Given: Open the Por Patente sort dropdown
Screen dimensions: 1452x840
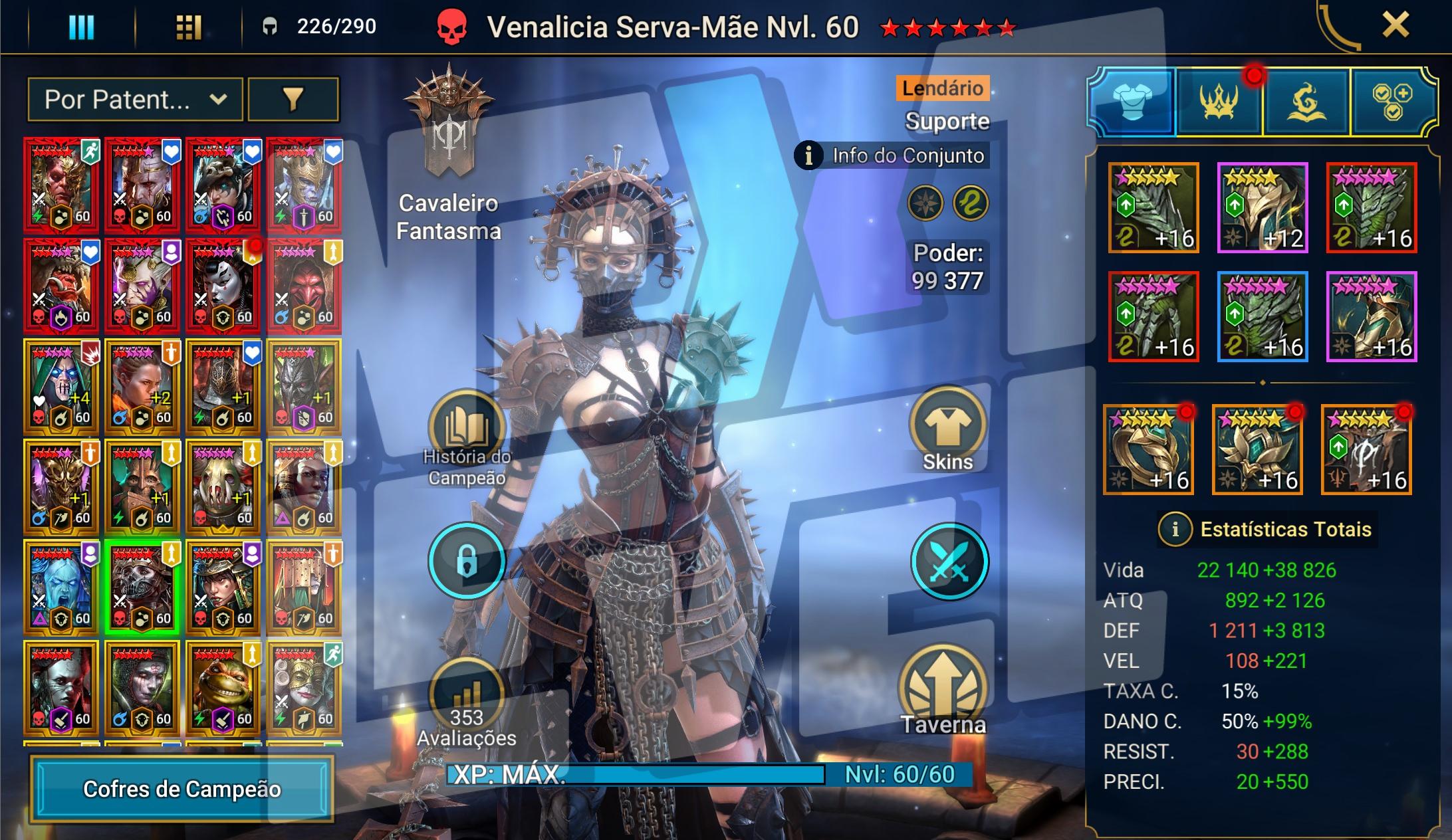Looking at the screenshot, I should click(135, 100).
